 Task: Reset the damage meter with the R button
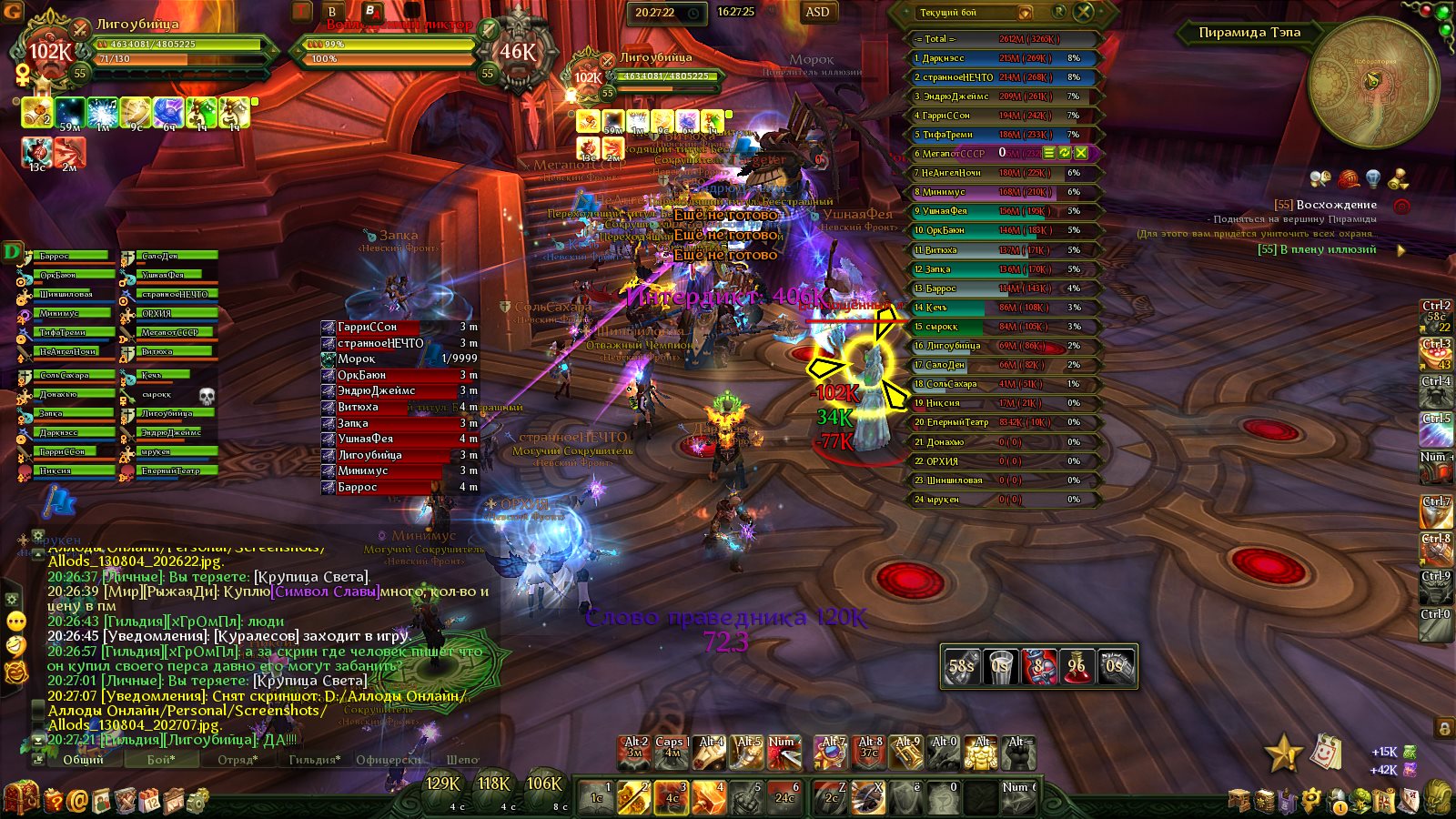tap(1058, 12)
